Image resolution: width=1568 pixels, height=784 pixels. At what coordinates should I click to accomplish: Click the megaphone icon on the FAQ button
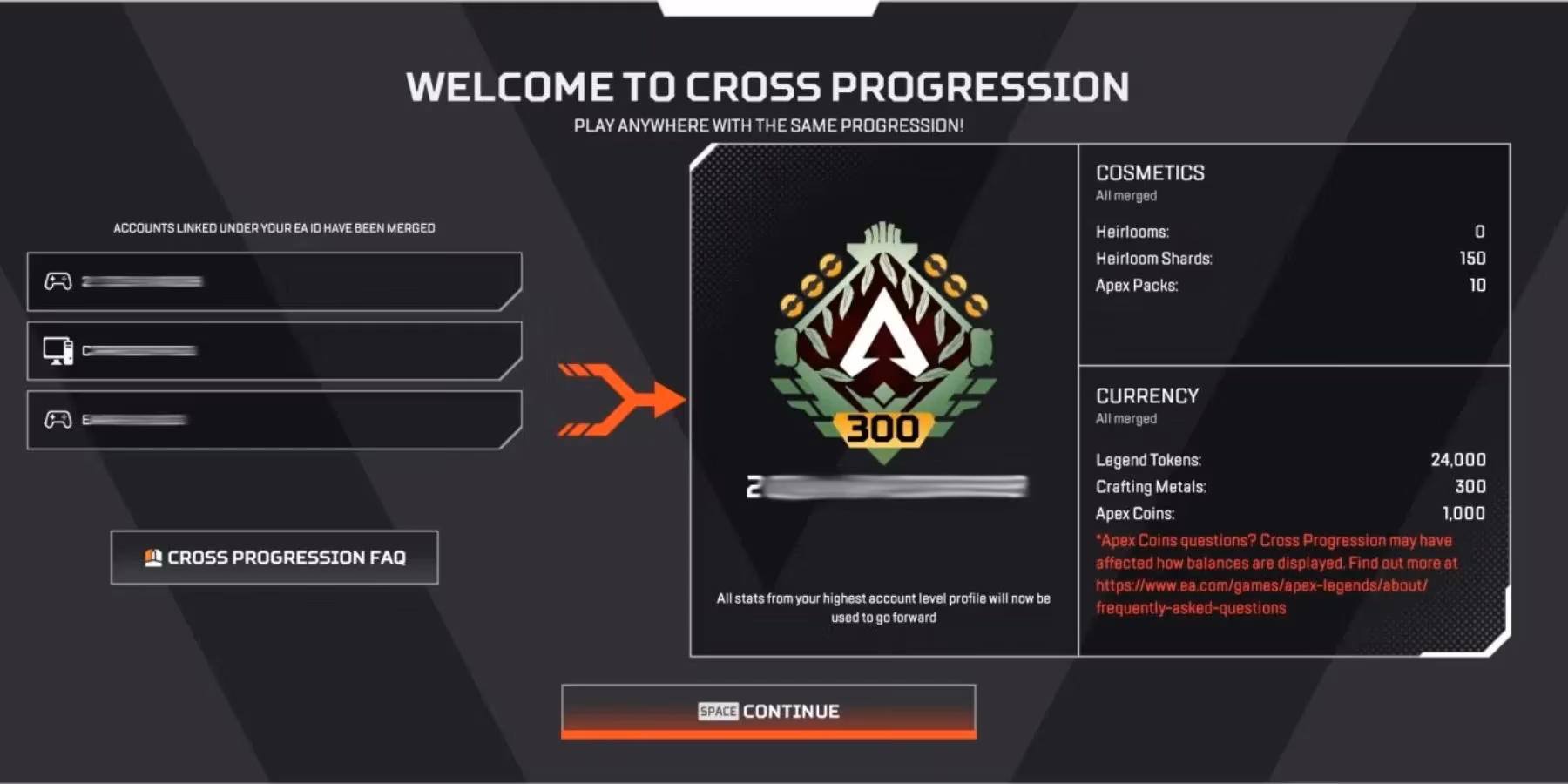[155, 555]
